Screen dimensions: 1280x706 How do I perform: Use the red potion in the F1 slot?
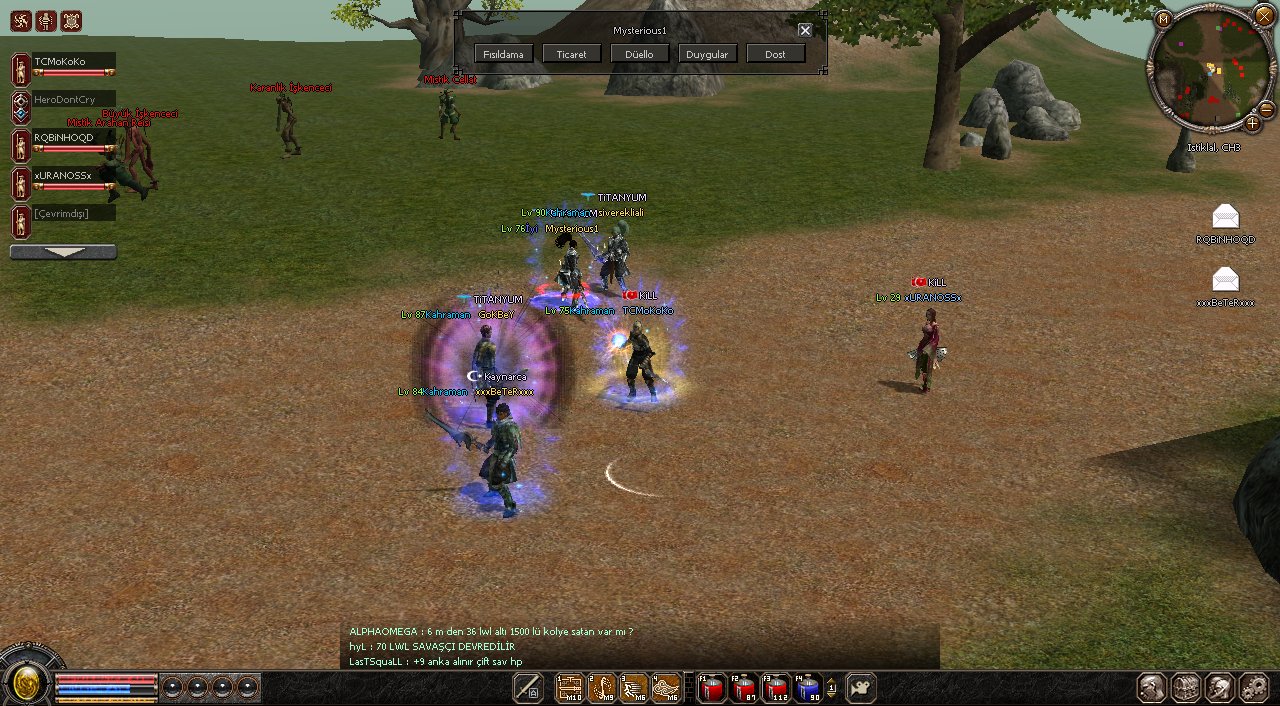click(711, 688)
